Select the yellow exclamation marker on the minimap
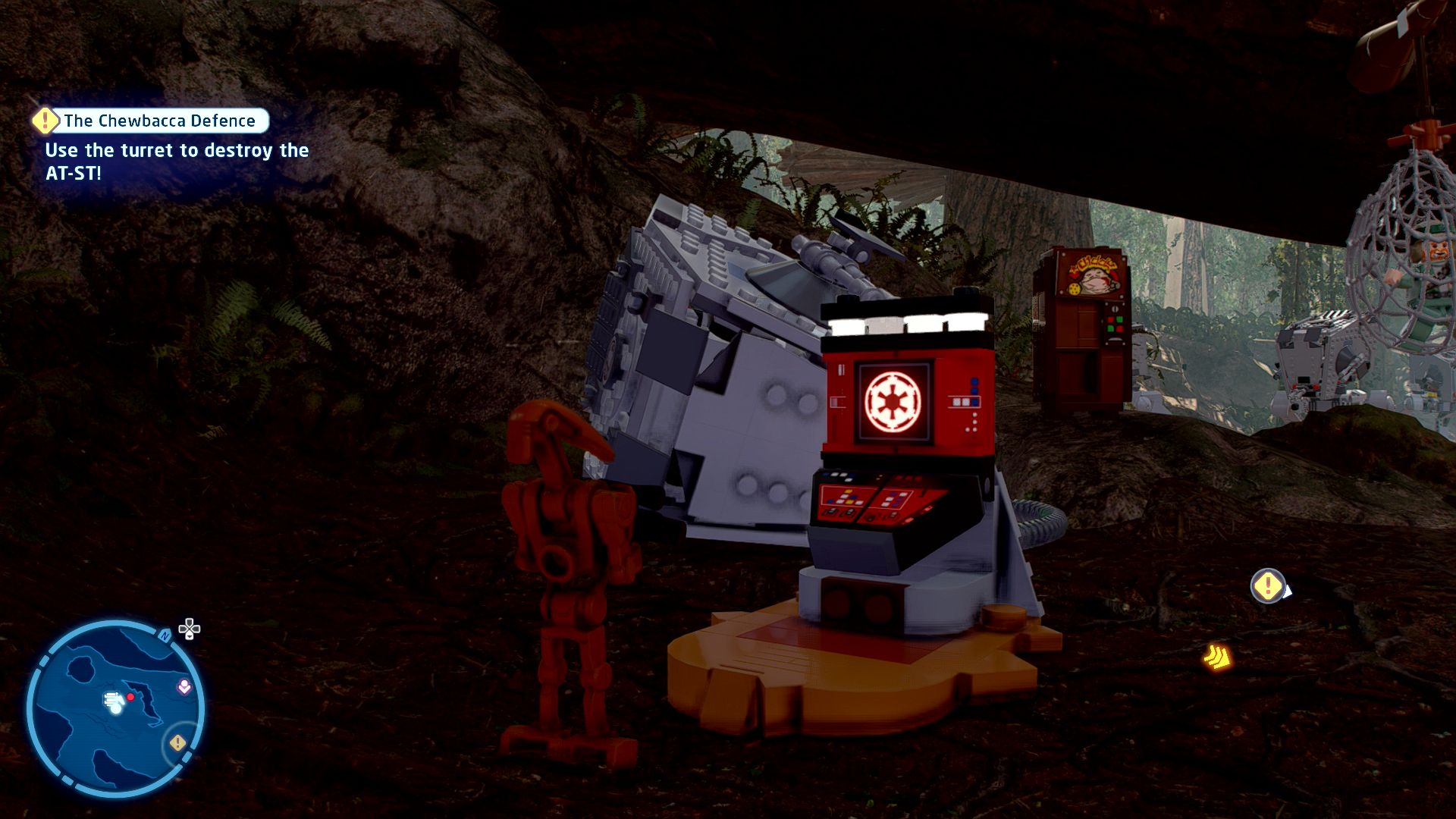 [177, 742]
